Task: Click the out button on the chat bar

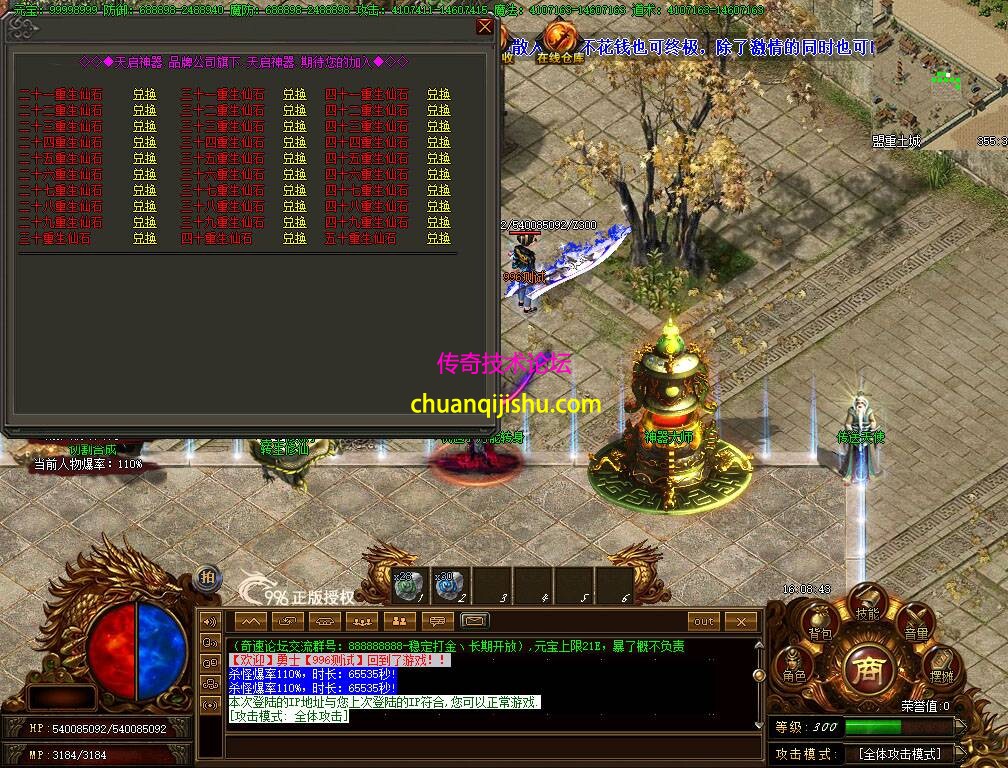Action: click(x=705, y=621)
